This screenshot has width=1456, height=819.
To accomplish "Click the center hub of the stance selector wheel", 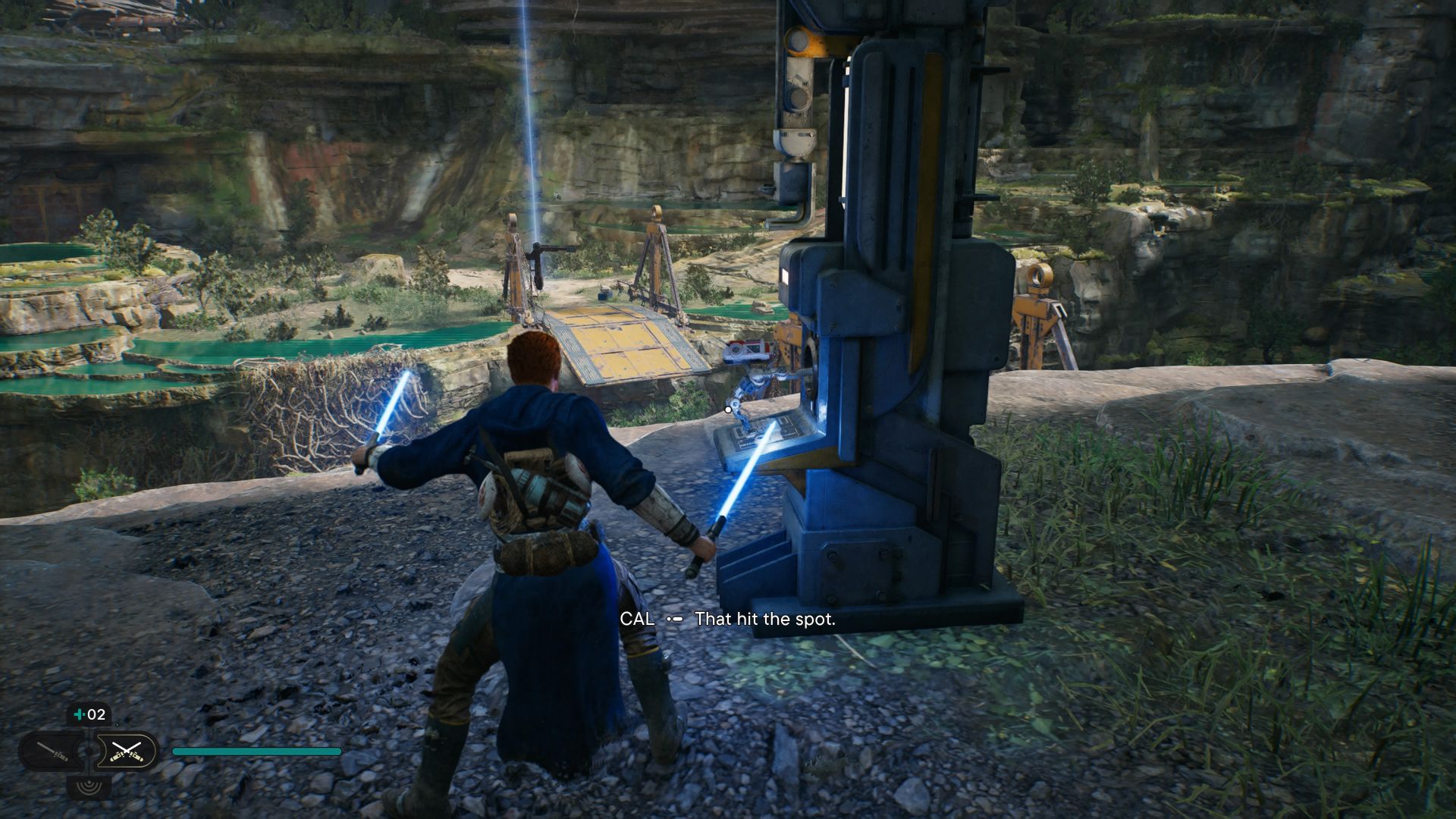I will pyautogui.click(x=90, y=752).
